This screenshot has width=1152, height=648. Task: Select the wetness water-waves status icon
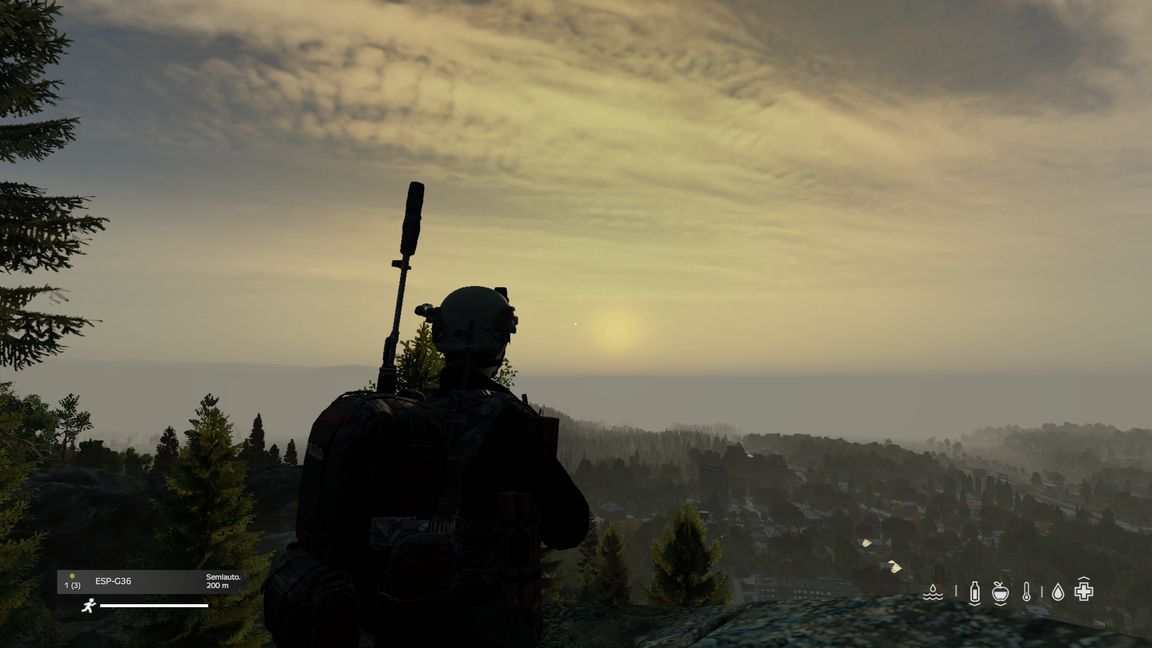pyautogui.click(x=932, y=592)
